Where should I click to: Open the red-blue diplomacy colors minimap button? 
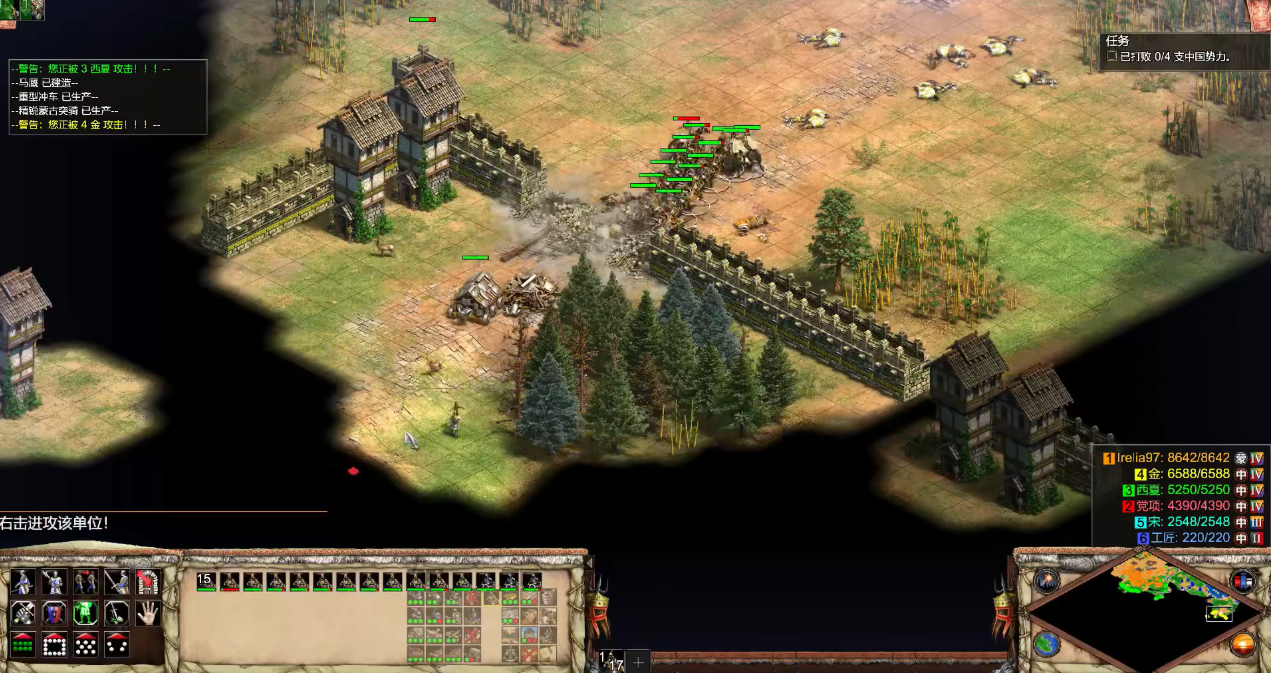(x=1243, y=581)
